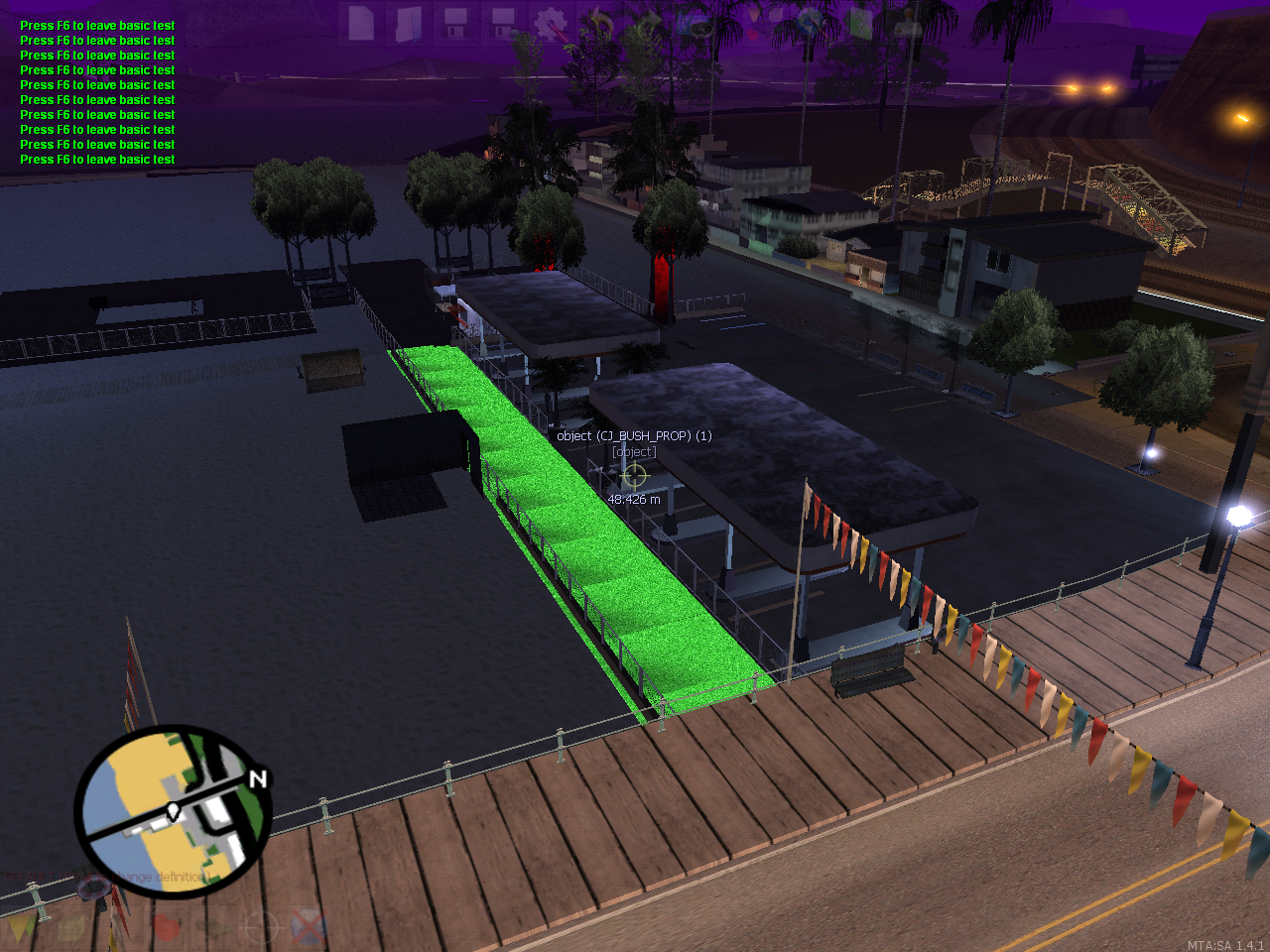Image resolution: width=1270 pixels, height=952 pixels.
Task: Undo the last edit action
Action: pyautogui.click(x=597, y=22)
